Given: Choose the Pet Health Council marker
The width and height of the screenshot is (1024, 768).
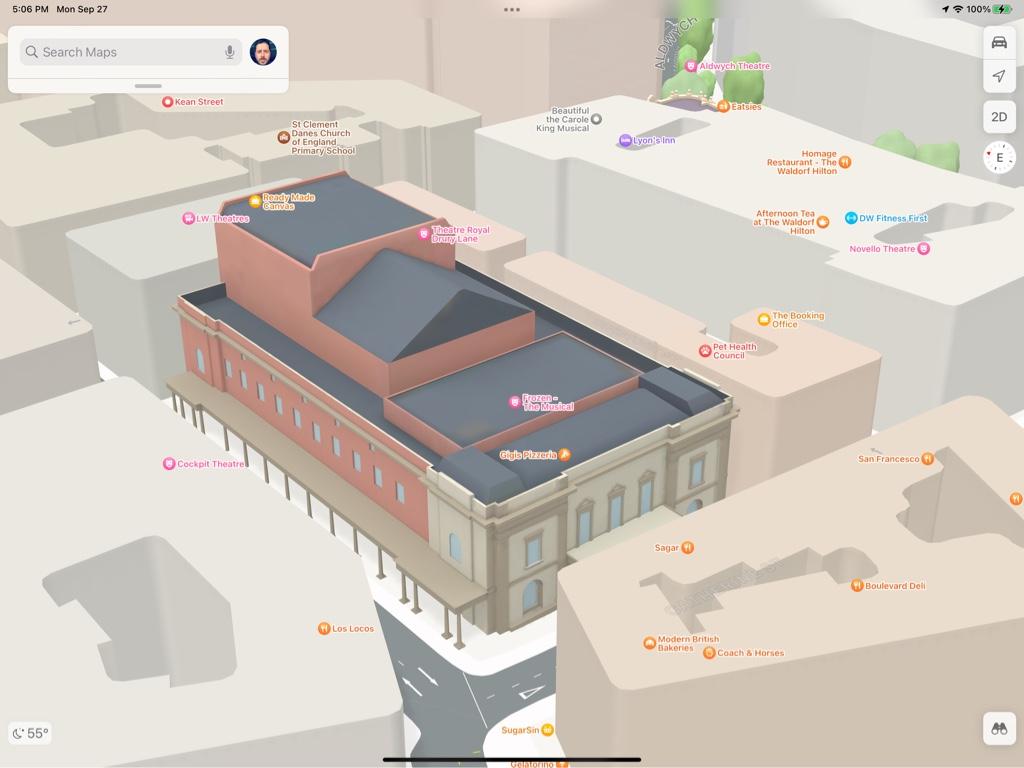Looking at the screenshot, I should tap(705, 351).
